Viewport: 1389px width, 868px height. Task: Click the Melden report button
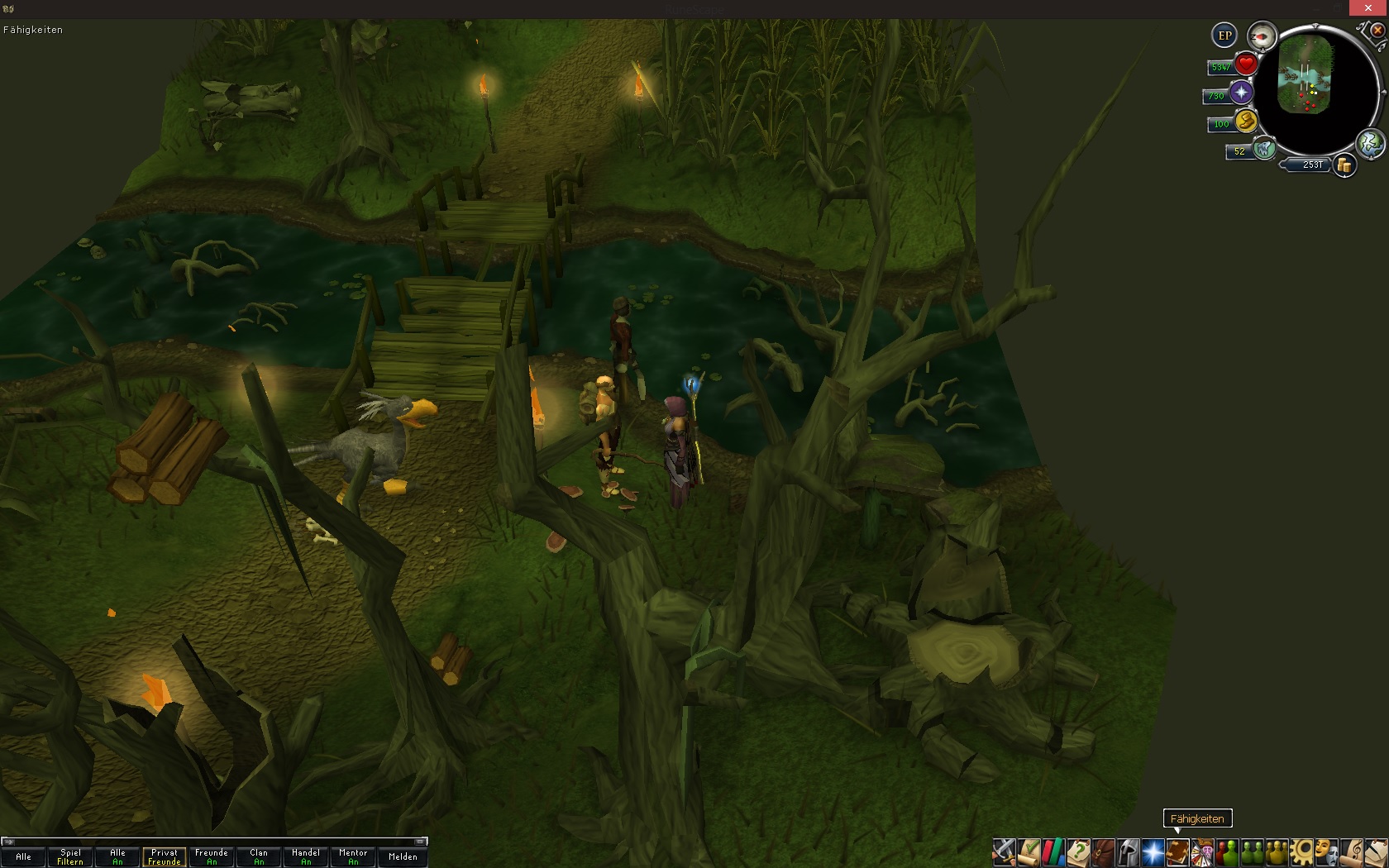403,856
